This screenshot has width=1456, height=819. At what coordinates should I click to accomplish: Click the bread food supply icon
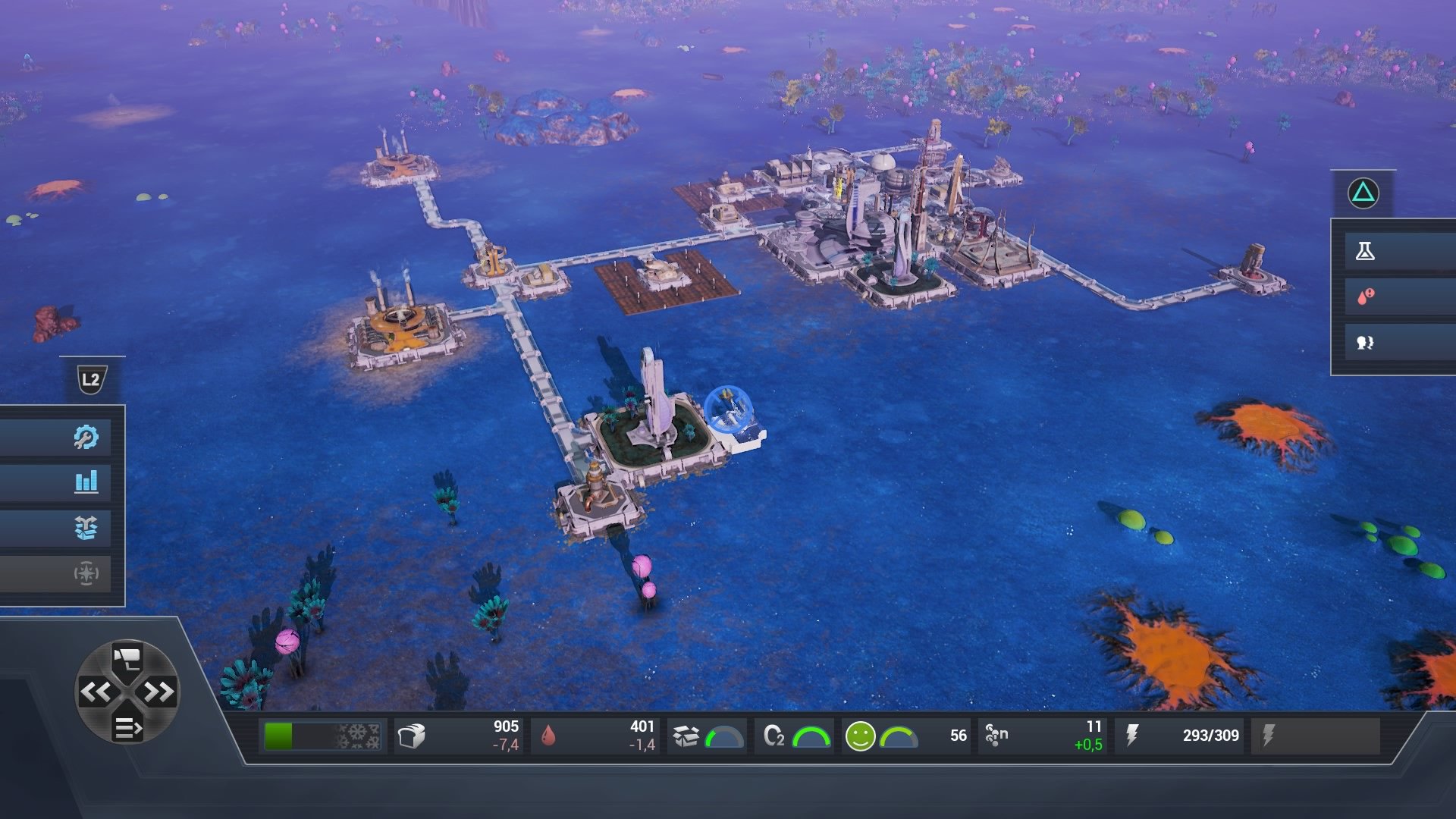[413, 734]
